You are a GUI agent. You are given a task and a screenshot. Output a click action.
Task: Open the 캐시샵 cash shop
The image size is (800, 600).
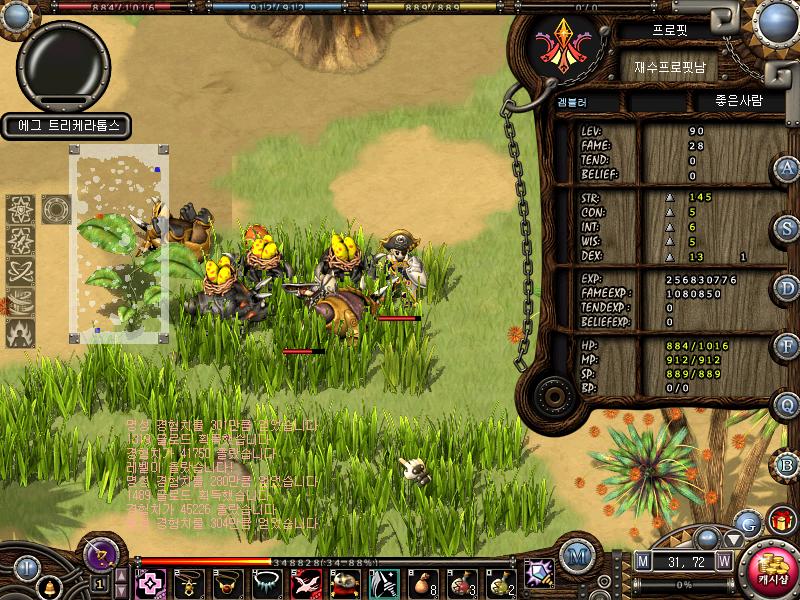pos(770,571)
